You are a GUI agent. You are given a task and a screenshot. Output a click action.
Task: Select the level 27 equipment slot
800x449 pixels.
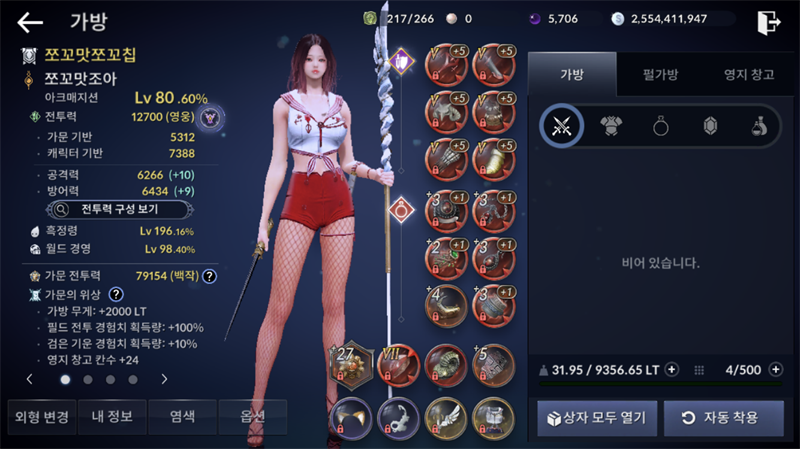pyautogui.click(x=352, y=367)
